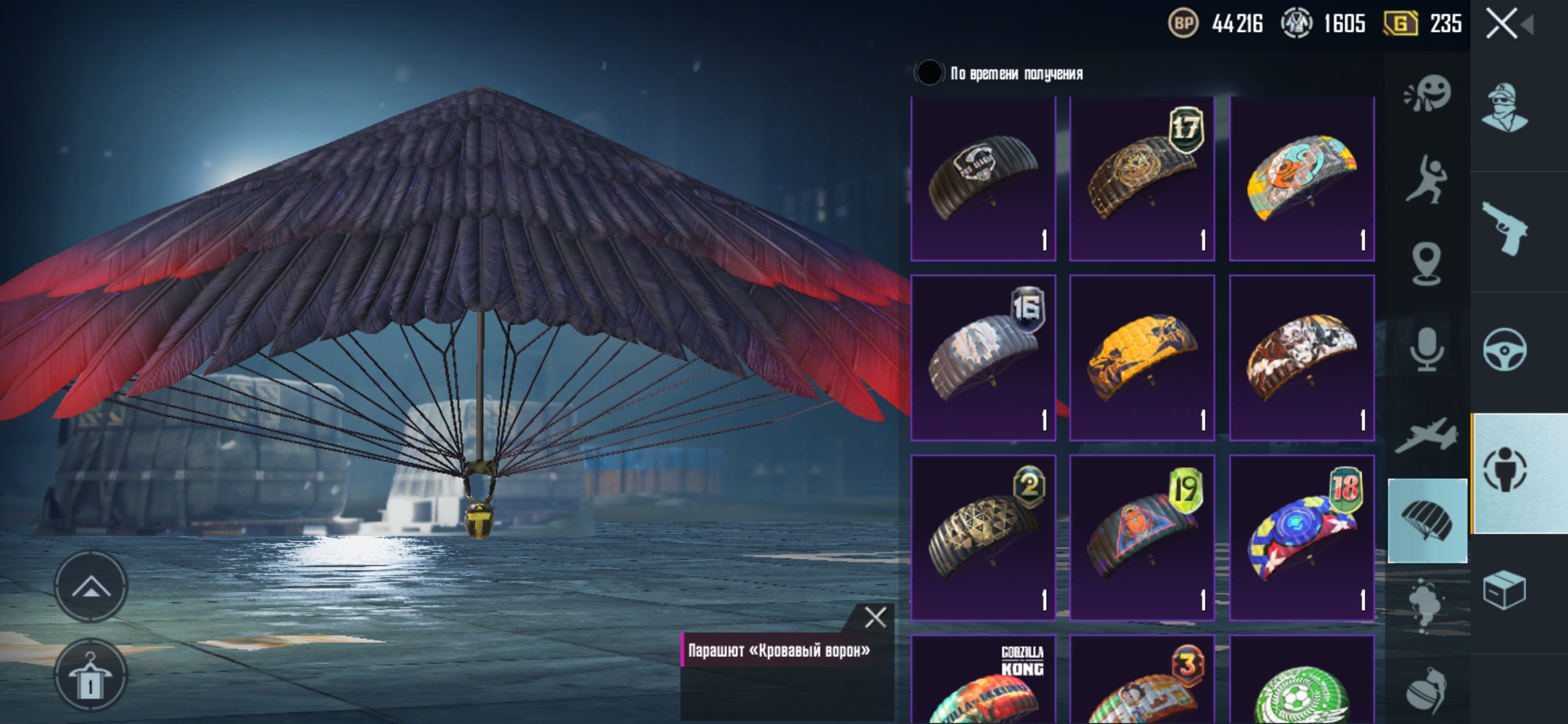
Task: Select the parachute with badge 18
Action: coord(1301,538)
